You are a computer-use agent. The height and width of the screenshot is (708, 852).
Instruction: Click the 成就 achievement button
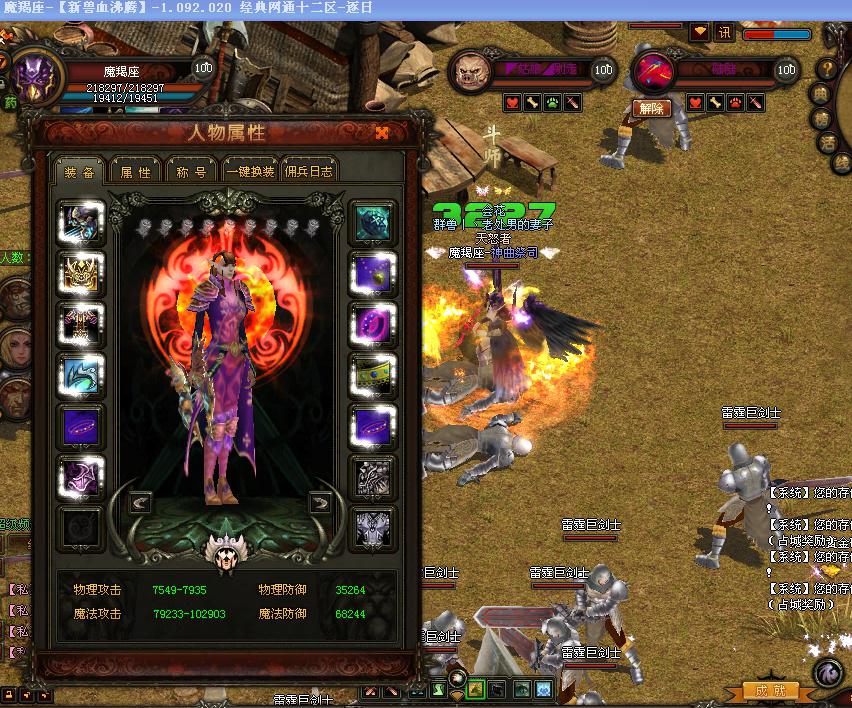click(771, 690)
